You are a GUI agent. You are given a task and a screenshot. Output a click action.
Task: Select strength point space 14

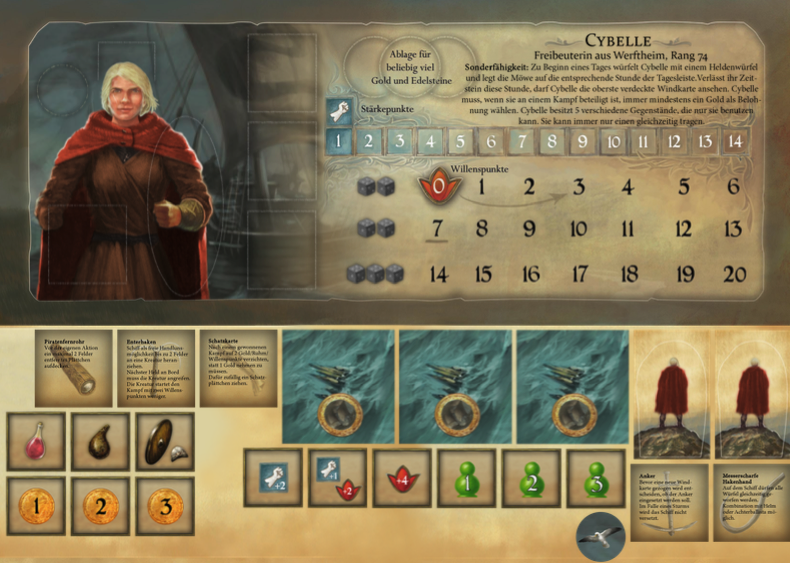(x=735, y=141)
